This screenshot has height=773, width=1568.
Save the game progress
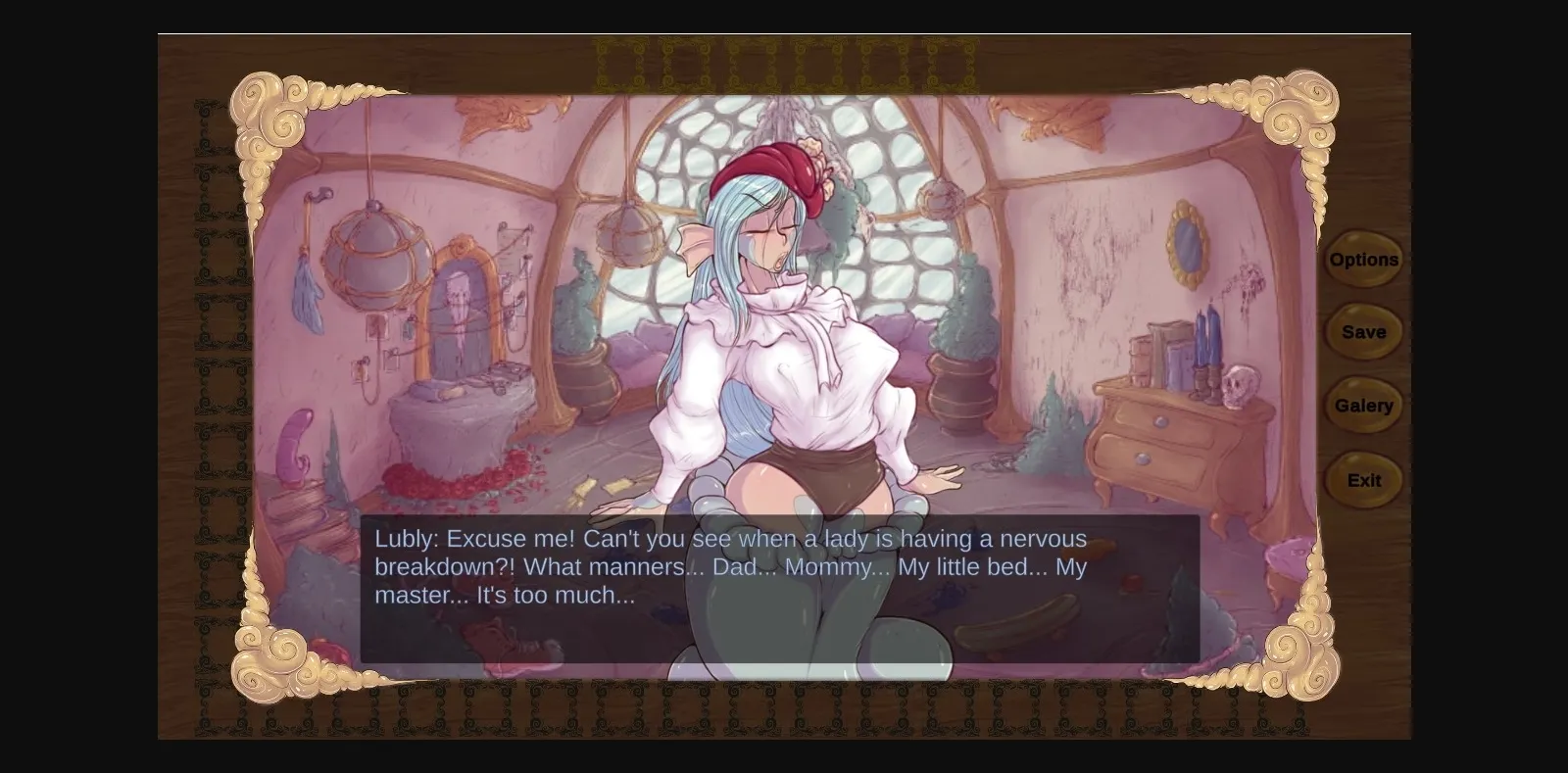(x=1362, y=331)
